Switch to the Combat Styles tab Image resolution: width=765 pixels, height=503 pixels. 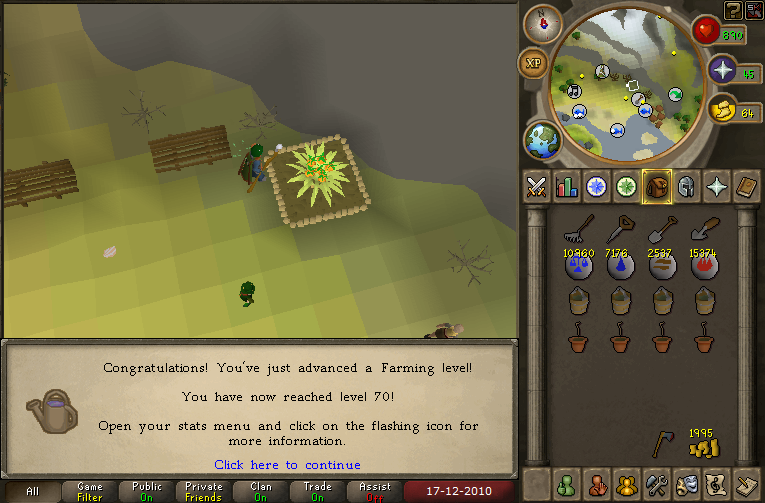point(537,186)
